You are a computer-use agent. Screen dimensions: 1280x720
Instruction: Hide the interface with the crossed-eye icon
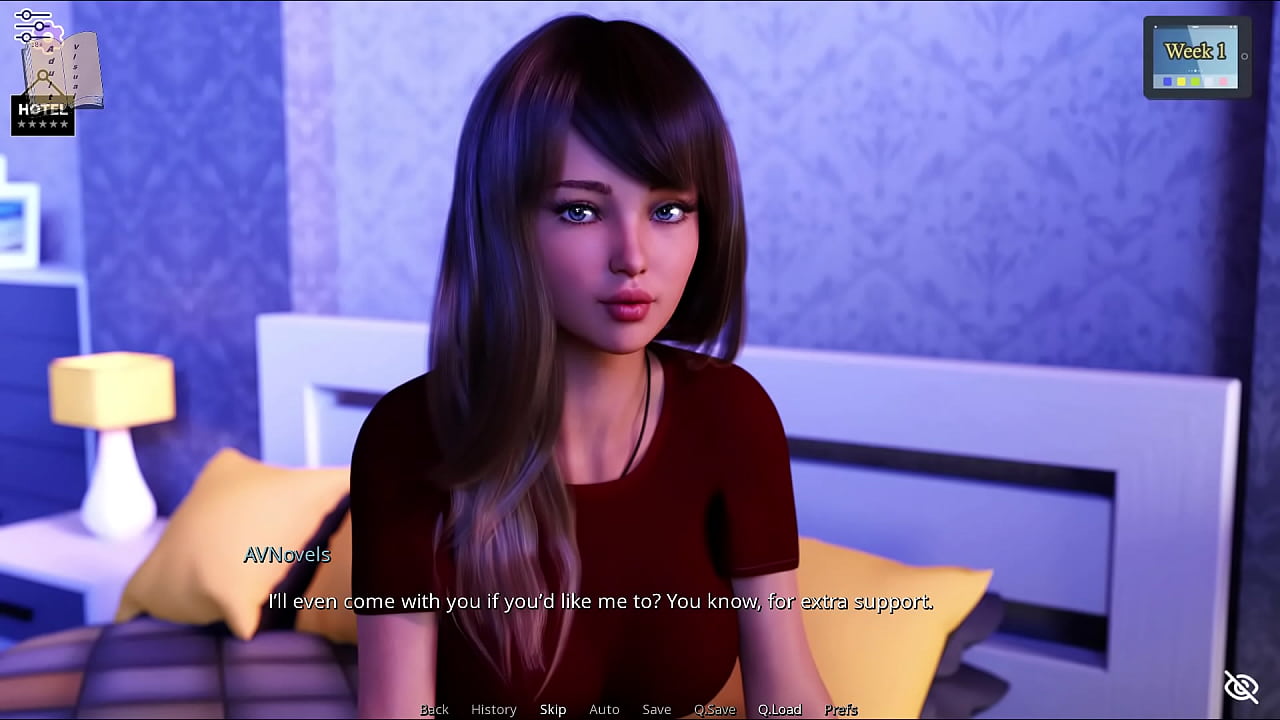[1241, 687]
